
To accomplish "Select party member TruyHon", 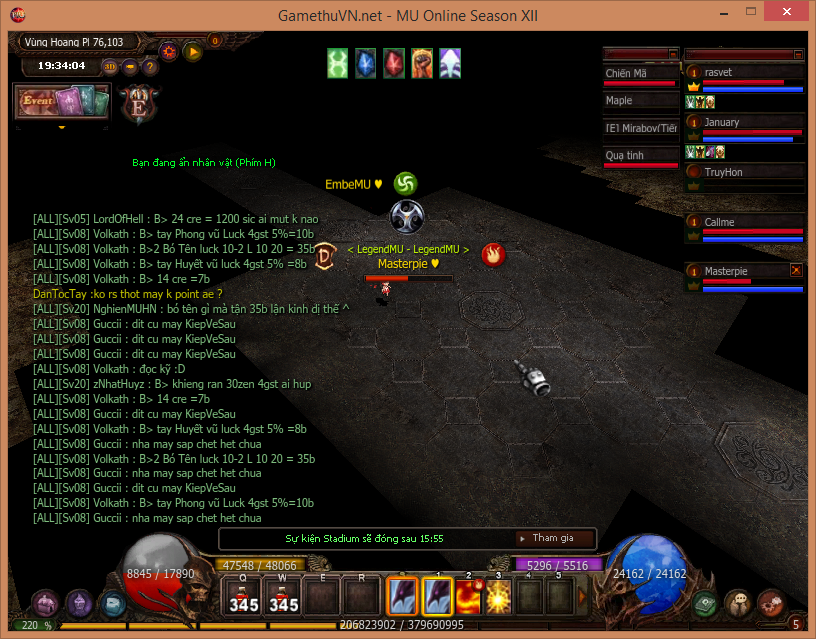I will tap(745, 173).
